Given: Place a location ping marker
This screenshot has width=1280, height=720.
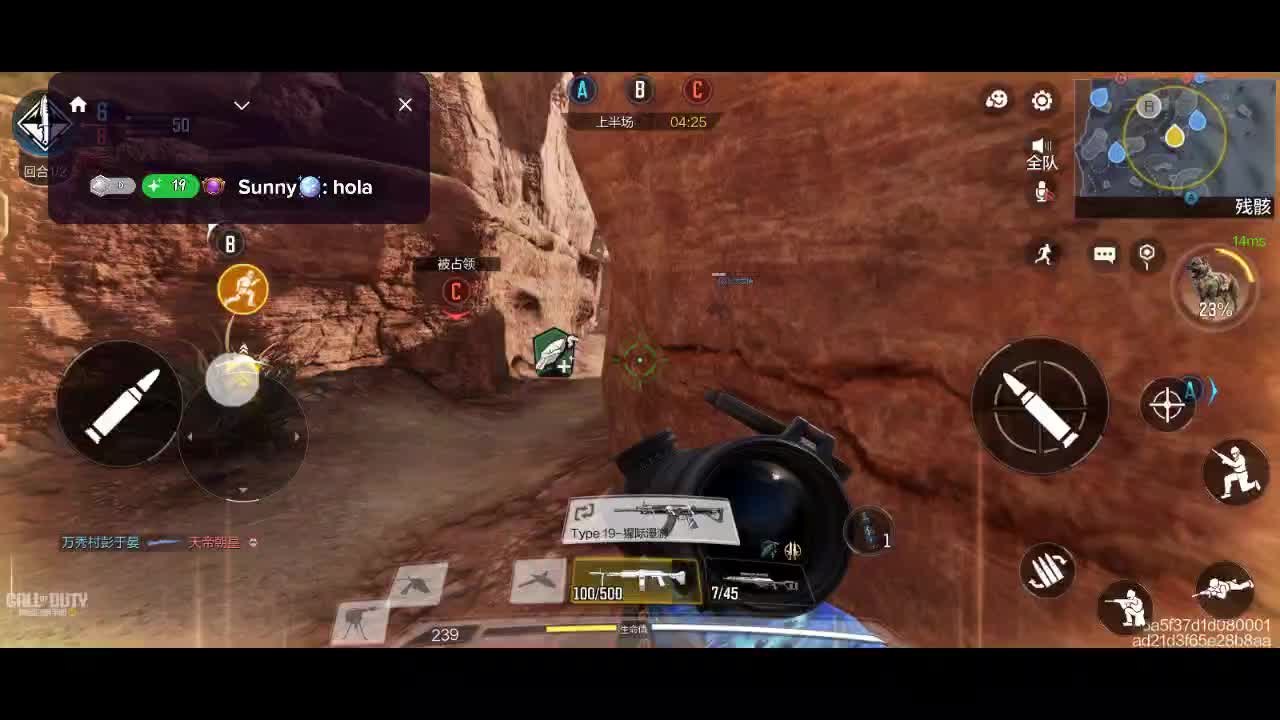Looking at the screenshot, I should [x=1147, y=255].
